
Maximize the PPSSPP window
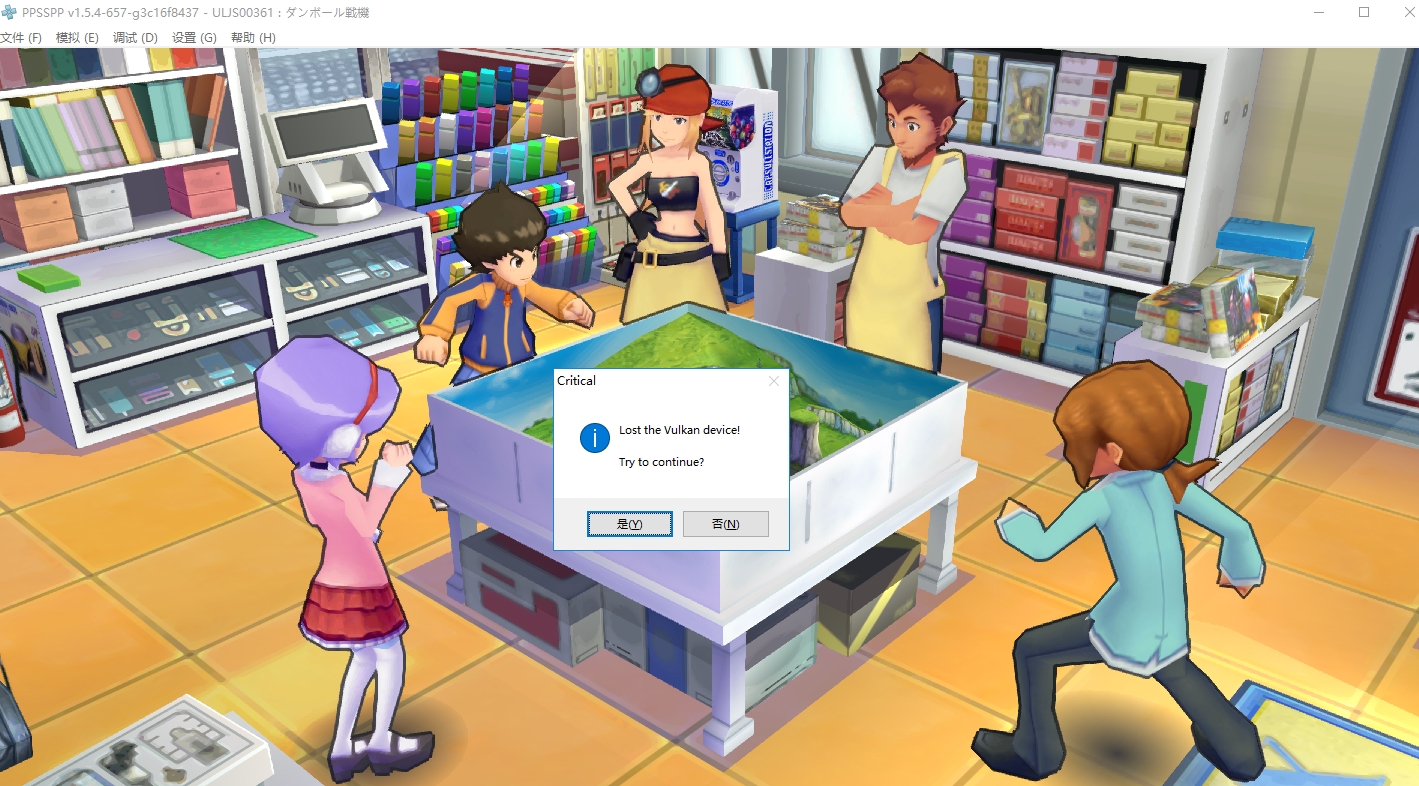(1362, 12)
